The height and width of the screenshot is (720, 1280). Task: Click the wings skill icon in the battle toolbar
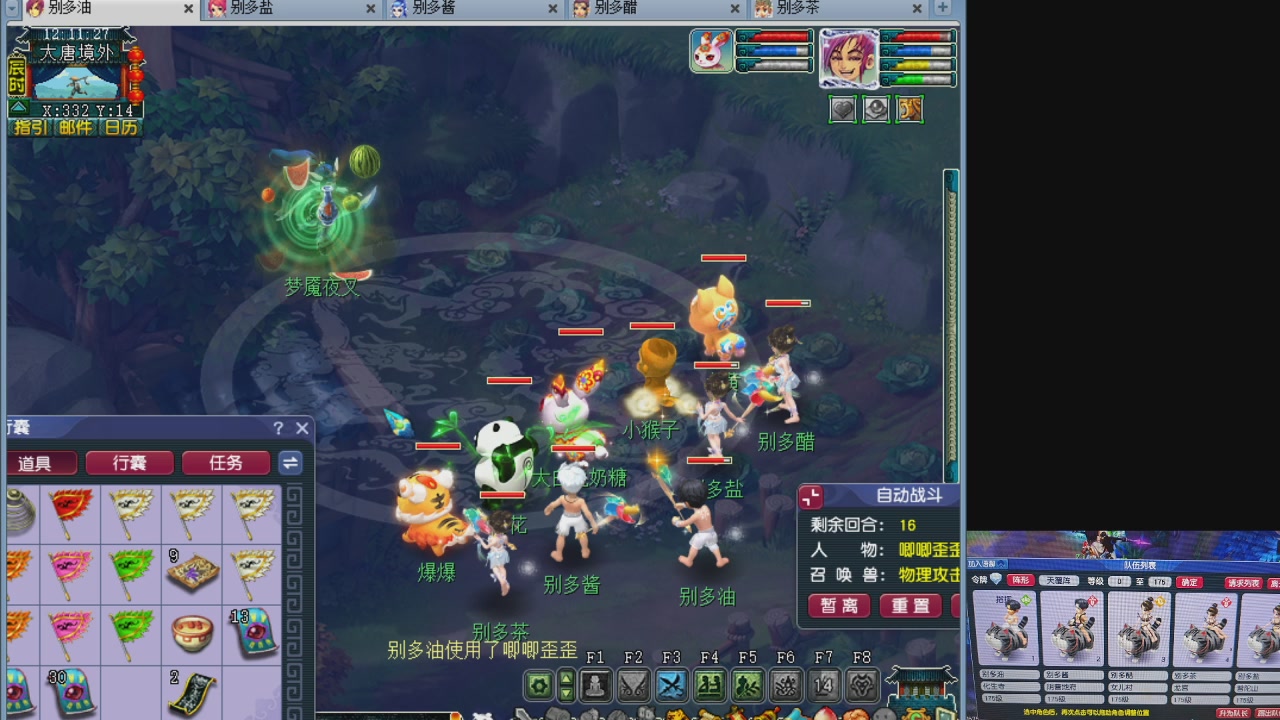coord(635,685)
